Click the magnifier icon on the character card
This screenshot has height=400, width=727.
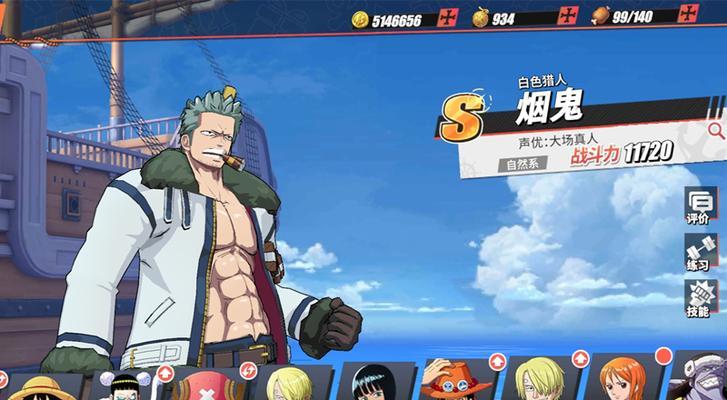tap(716, 130)
